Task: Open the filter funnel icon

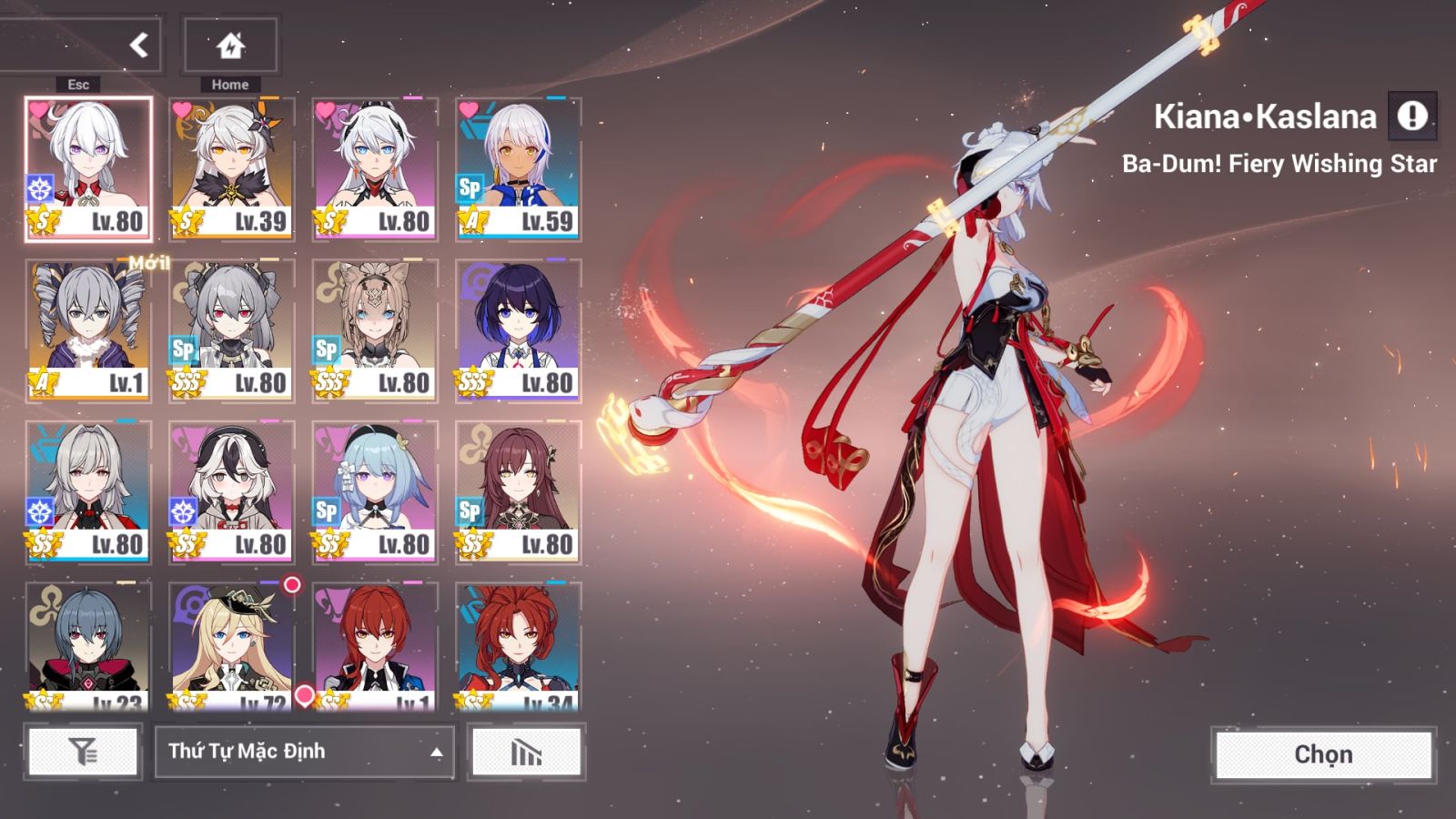Action: click(84, 752)
